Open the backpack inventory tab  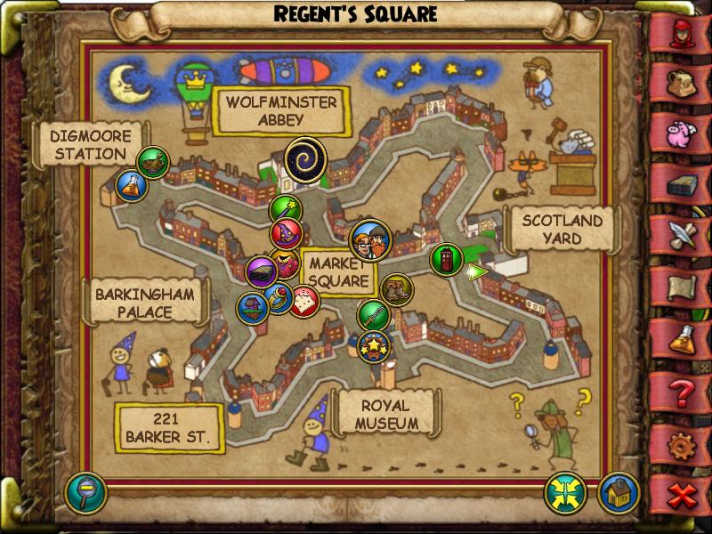click(x=682, y=83)
